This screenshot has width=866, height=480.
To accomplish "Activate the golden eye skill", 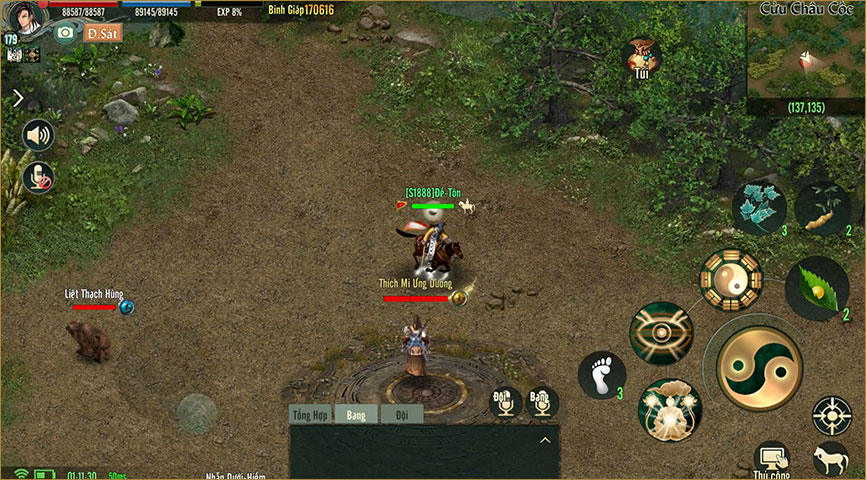I will click(x=661, y=333).
